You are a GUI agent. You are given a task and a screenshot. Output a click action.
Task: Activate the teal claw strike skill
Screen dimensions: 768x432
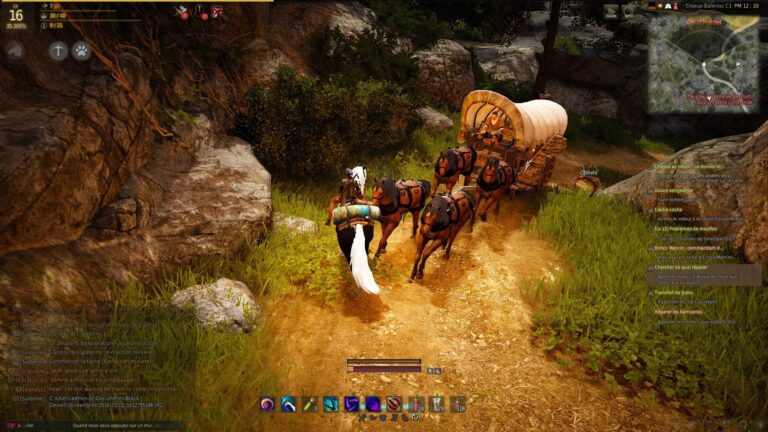tap(331, 404)
